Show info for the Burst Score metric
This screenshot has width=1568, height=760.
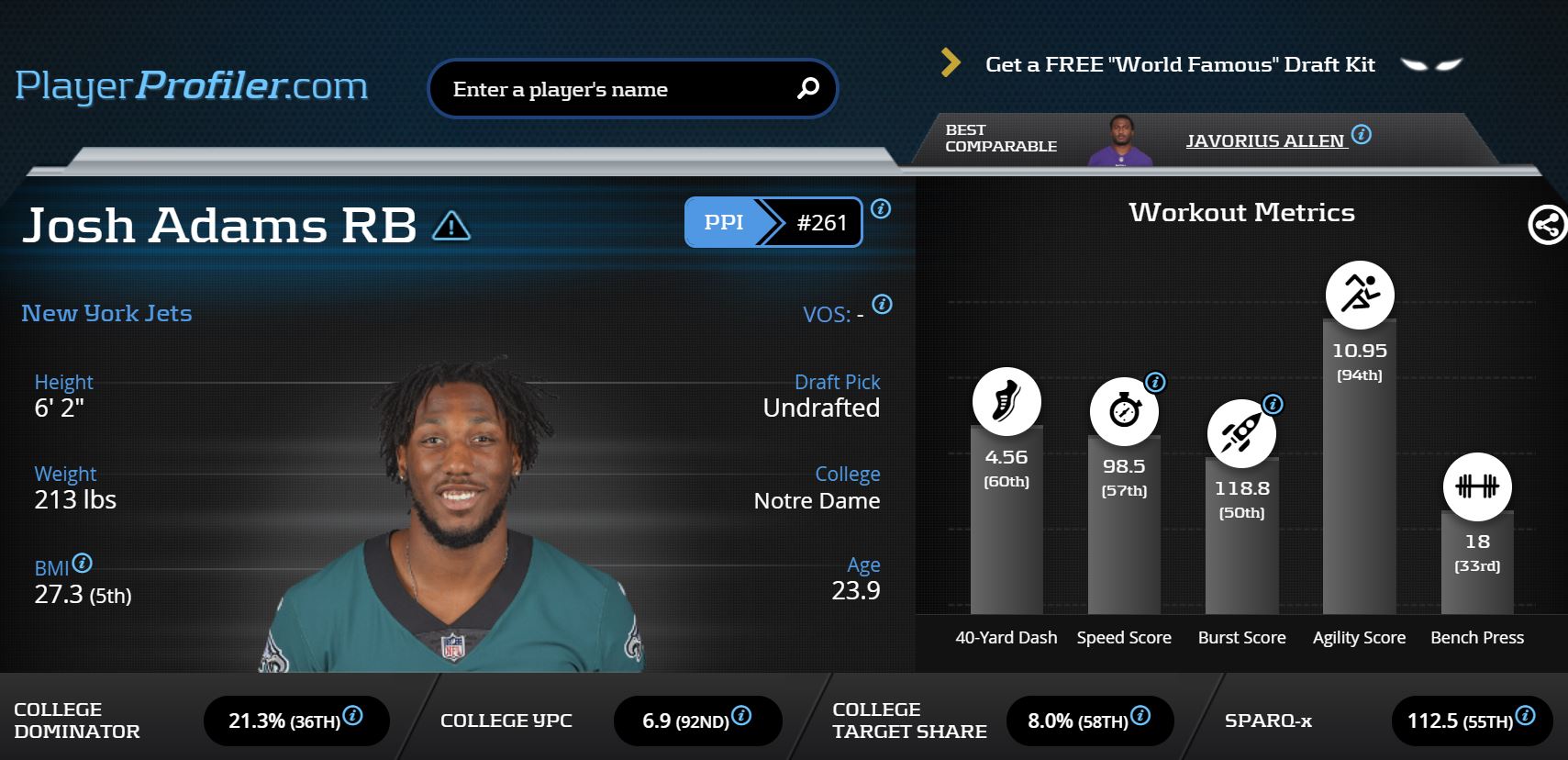(x=1273, y=404)
